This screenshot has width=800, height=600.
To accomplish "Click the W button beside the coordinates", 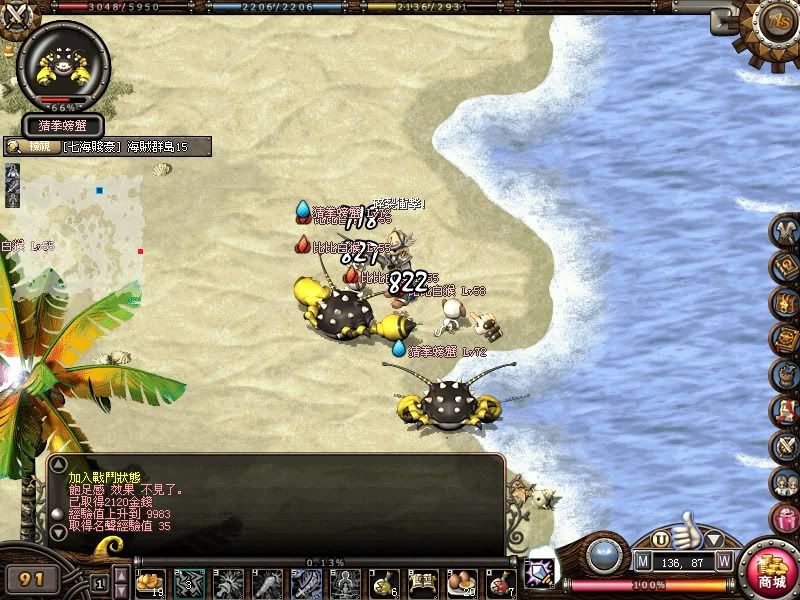I will pos(724,561).
